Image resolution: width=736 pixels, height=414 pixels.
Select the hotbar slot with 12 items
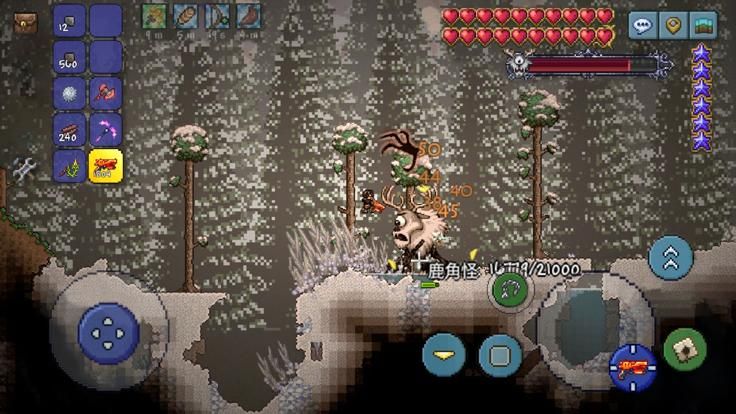pyautogui.click(x=70, y=20)
